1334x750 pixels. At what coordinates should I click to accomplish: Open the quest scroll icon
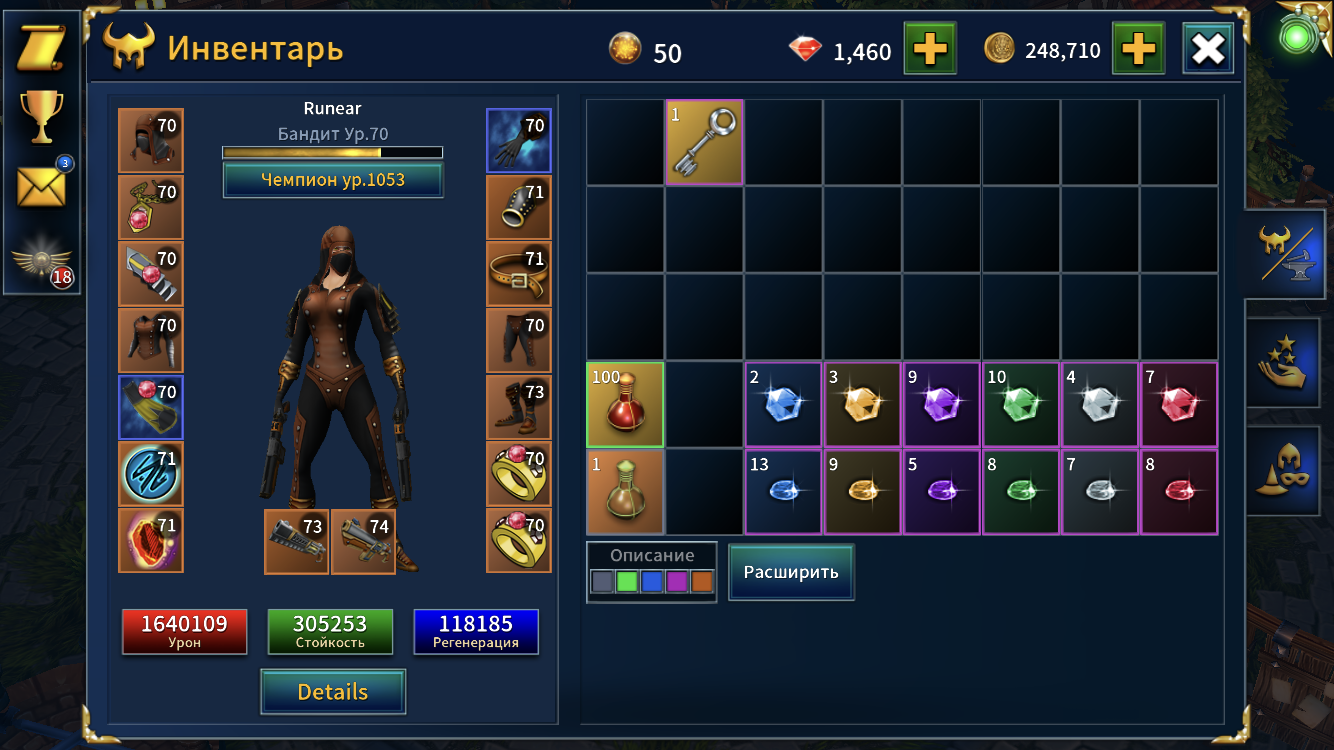[x=41, y=48]
